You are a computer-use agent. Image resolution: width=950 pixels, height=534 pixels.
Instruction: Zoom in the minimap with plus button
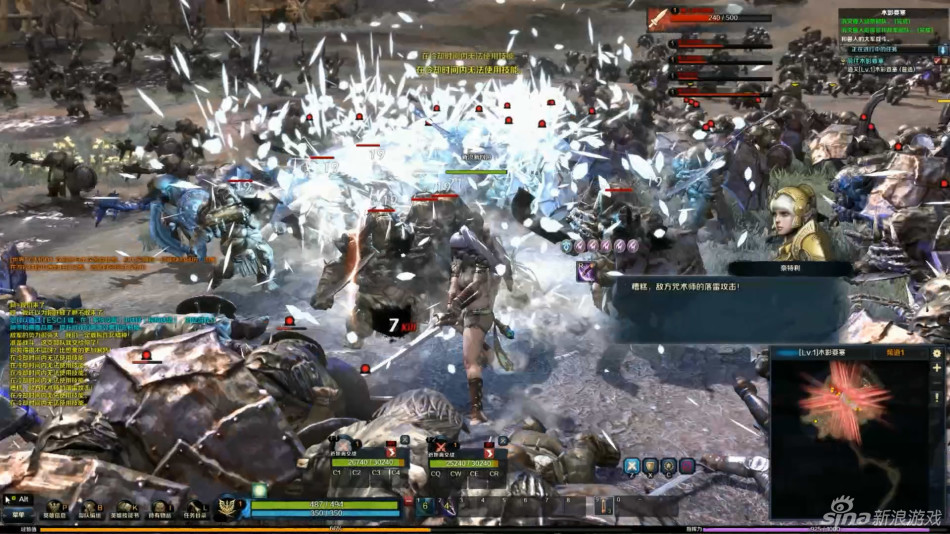tap(937, 368)
